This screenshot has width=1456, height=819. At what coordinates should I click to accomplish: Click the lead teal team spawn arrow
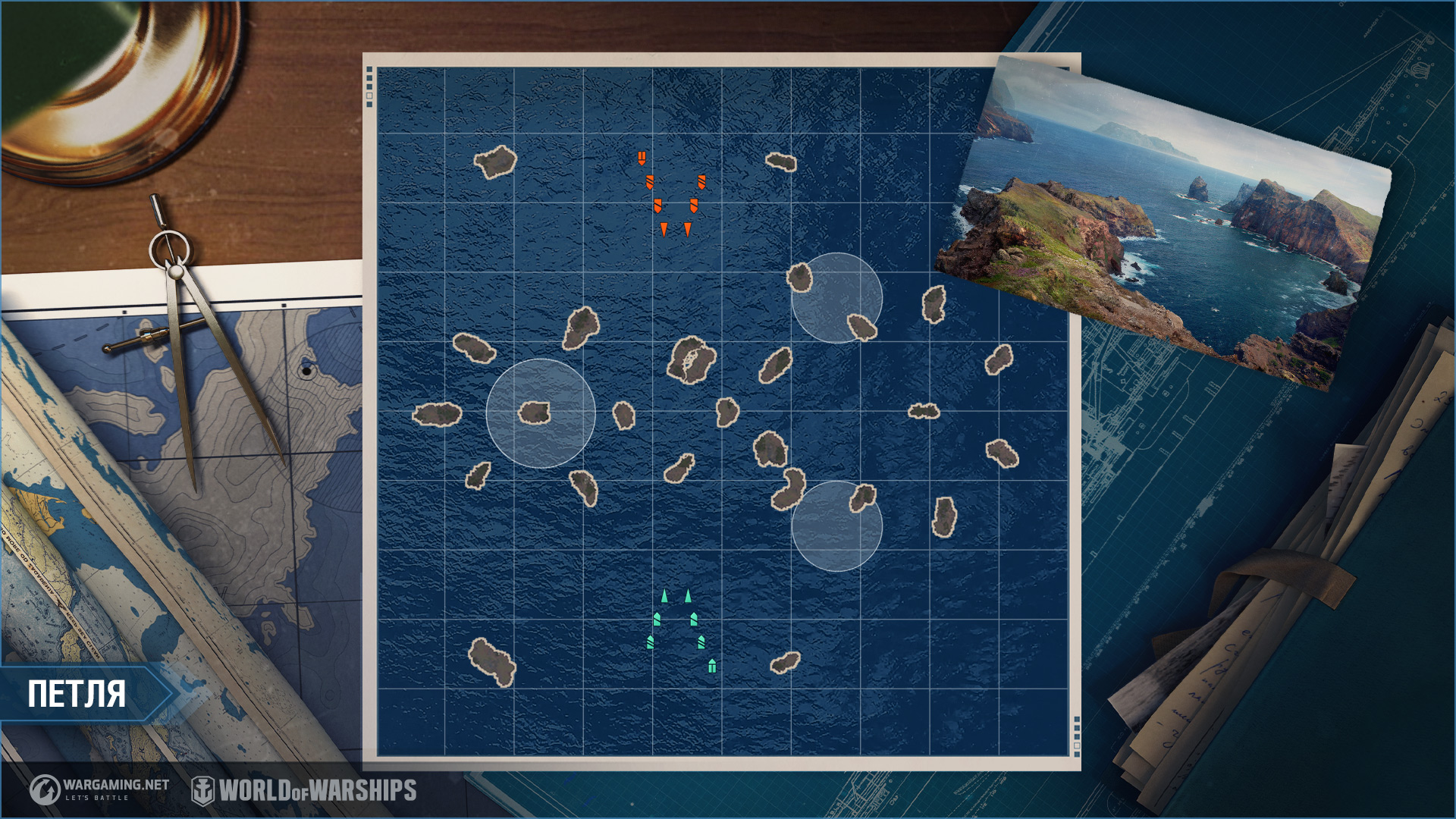[664, 596]
